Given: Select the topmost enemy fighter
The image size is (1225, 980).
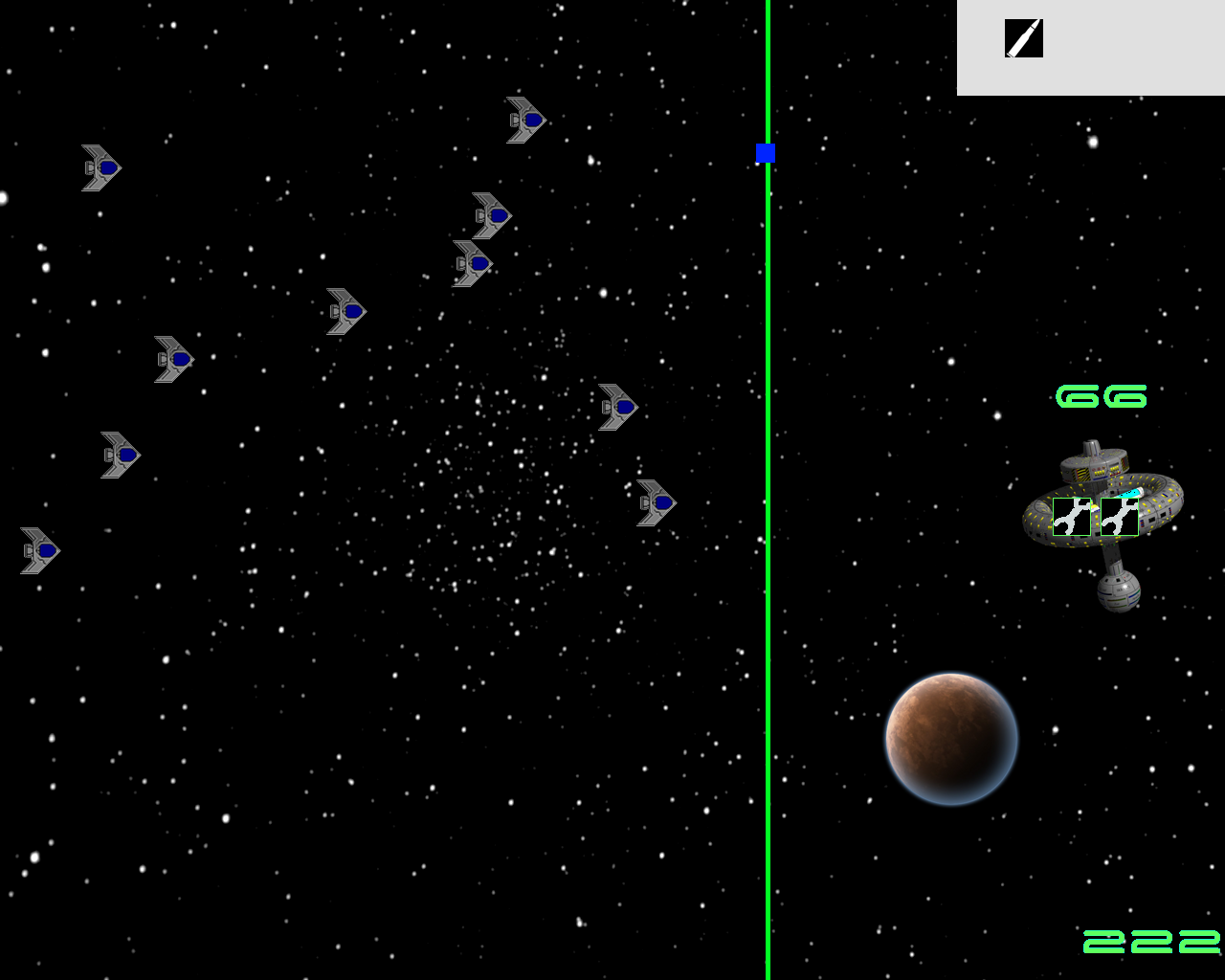Looking at the screenshot, I should [x=523, y=119].
